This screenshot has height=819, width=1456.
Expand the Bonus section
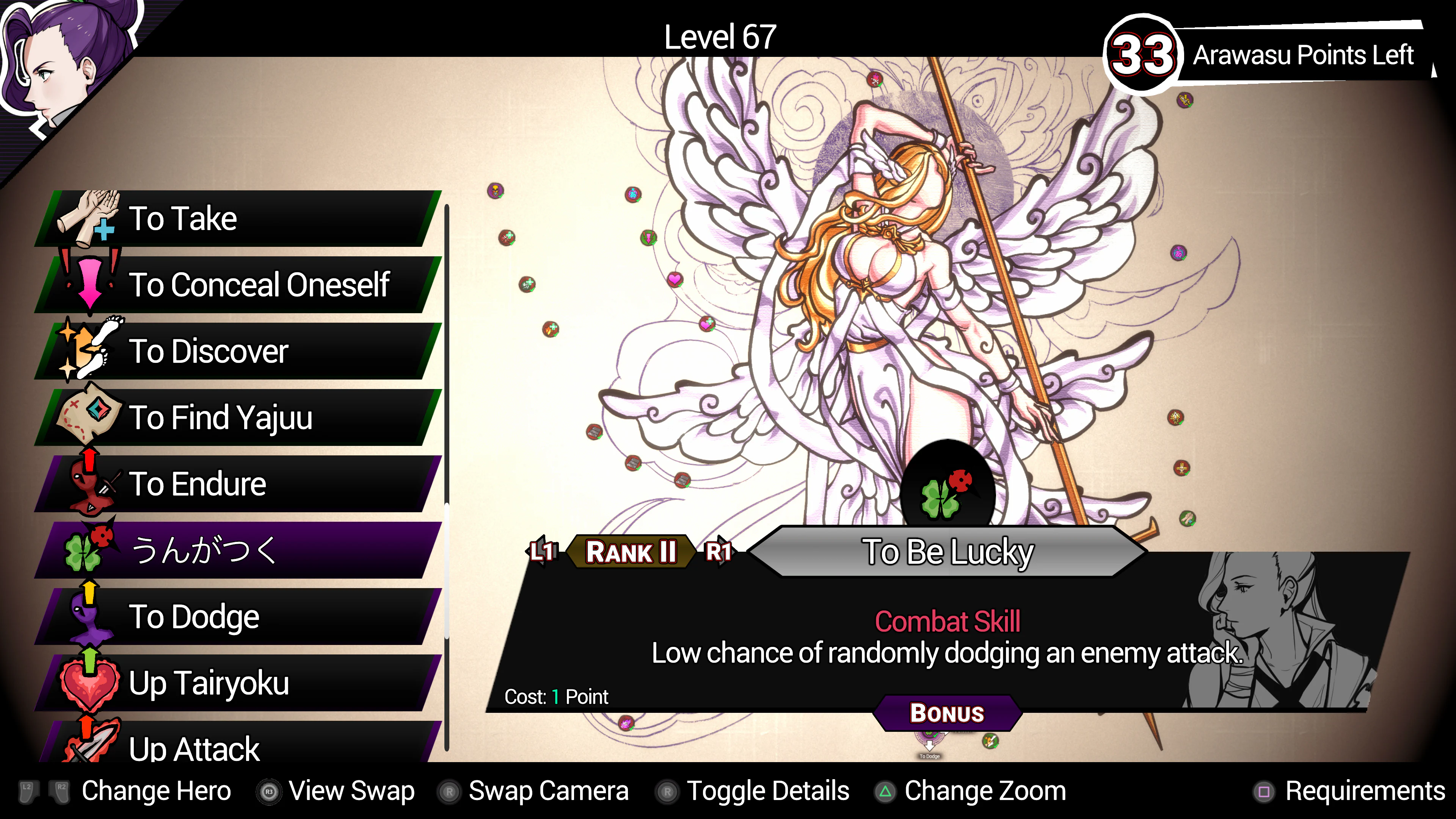coord(946,713)
